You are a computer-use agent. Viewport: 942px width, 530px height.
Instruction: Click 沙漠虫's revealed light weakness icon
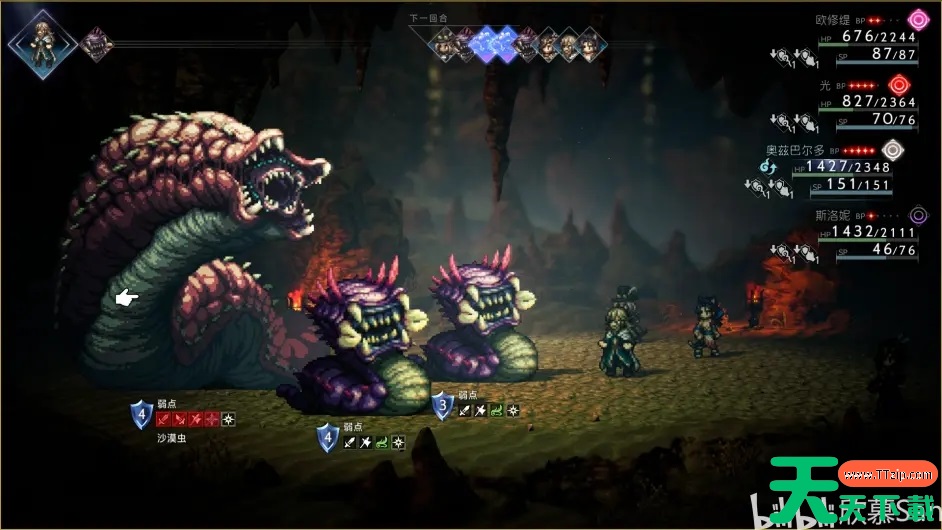click(x=228, y=420)
